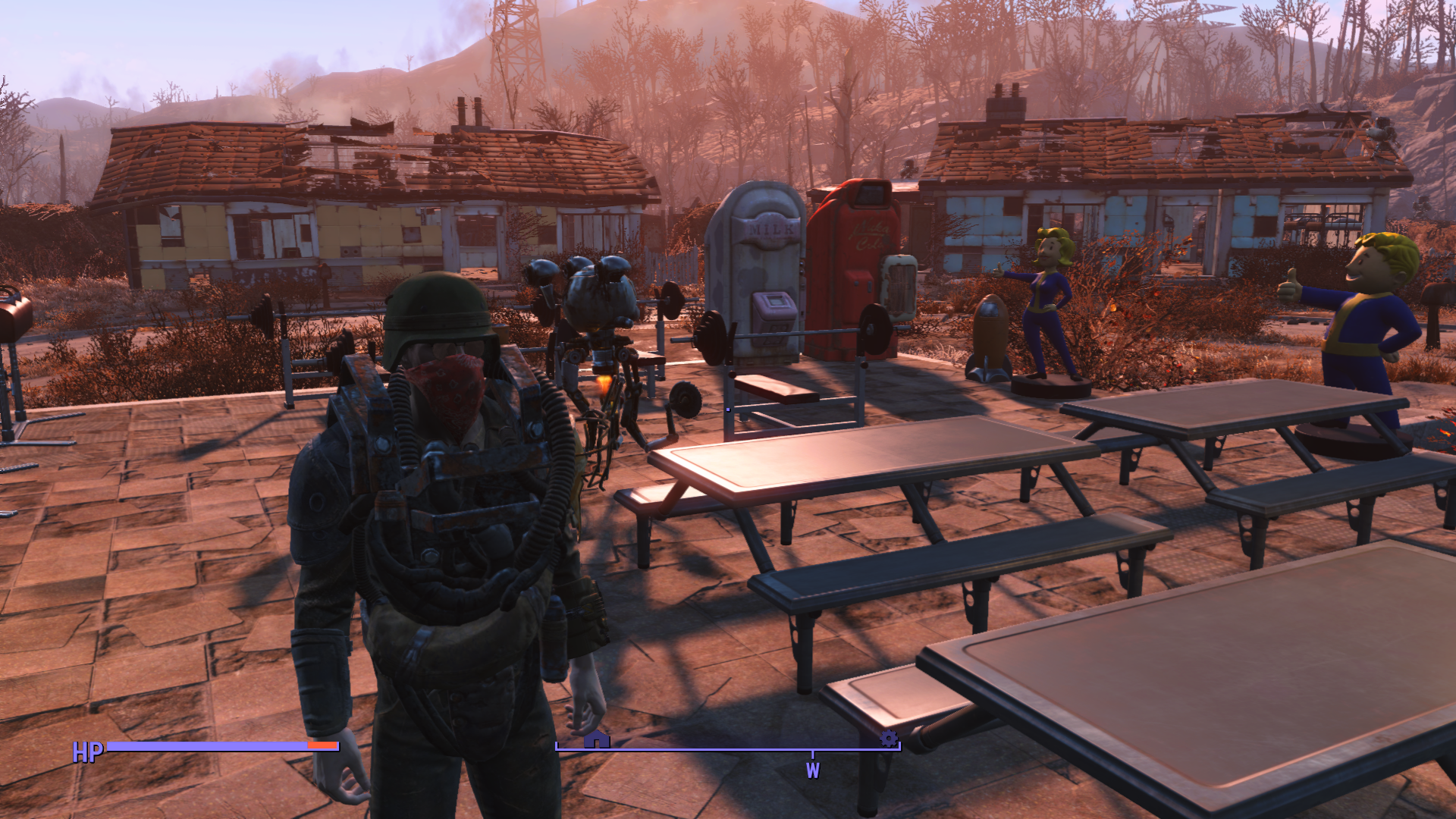Image resolution: width=1456 pixels, height=819 pixels.
Task: Click the house marker on the compass
Action: point(597,739)
